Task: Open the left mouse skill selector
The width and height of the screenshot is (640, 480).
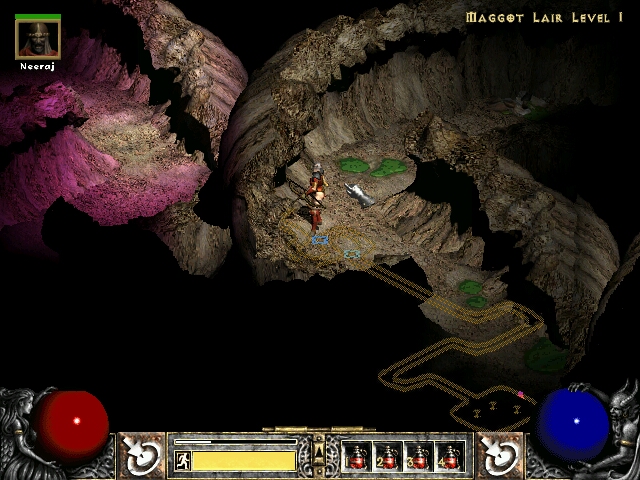Action: point(143,455)
